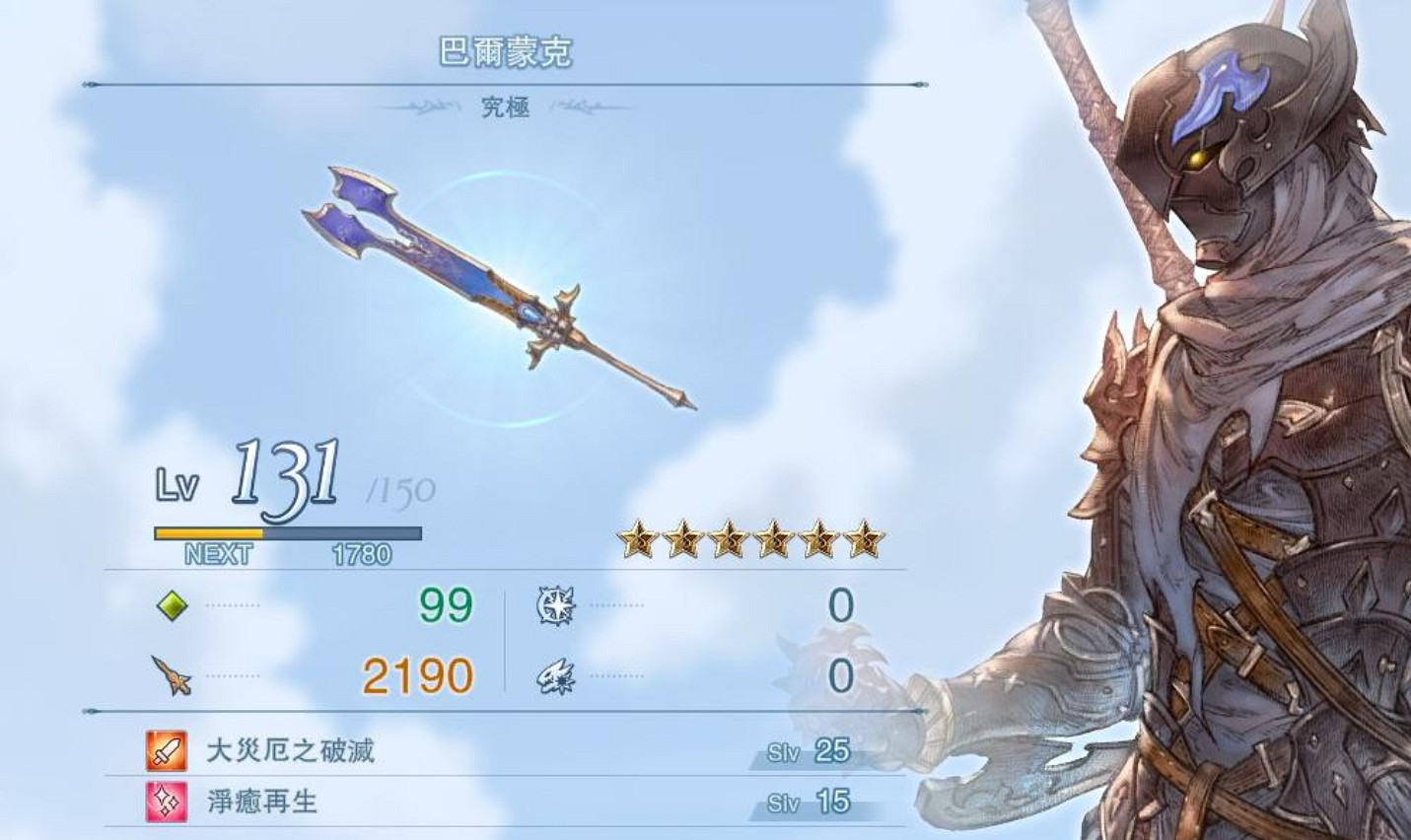
Task: Click the yellow experience progress bar
Action: click(x=209, y=531)
